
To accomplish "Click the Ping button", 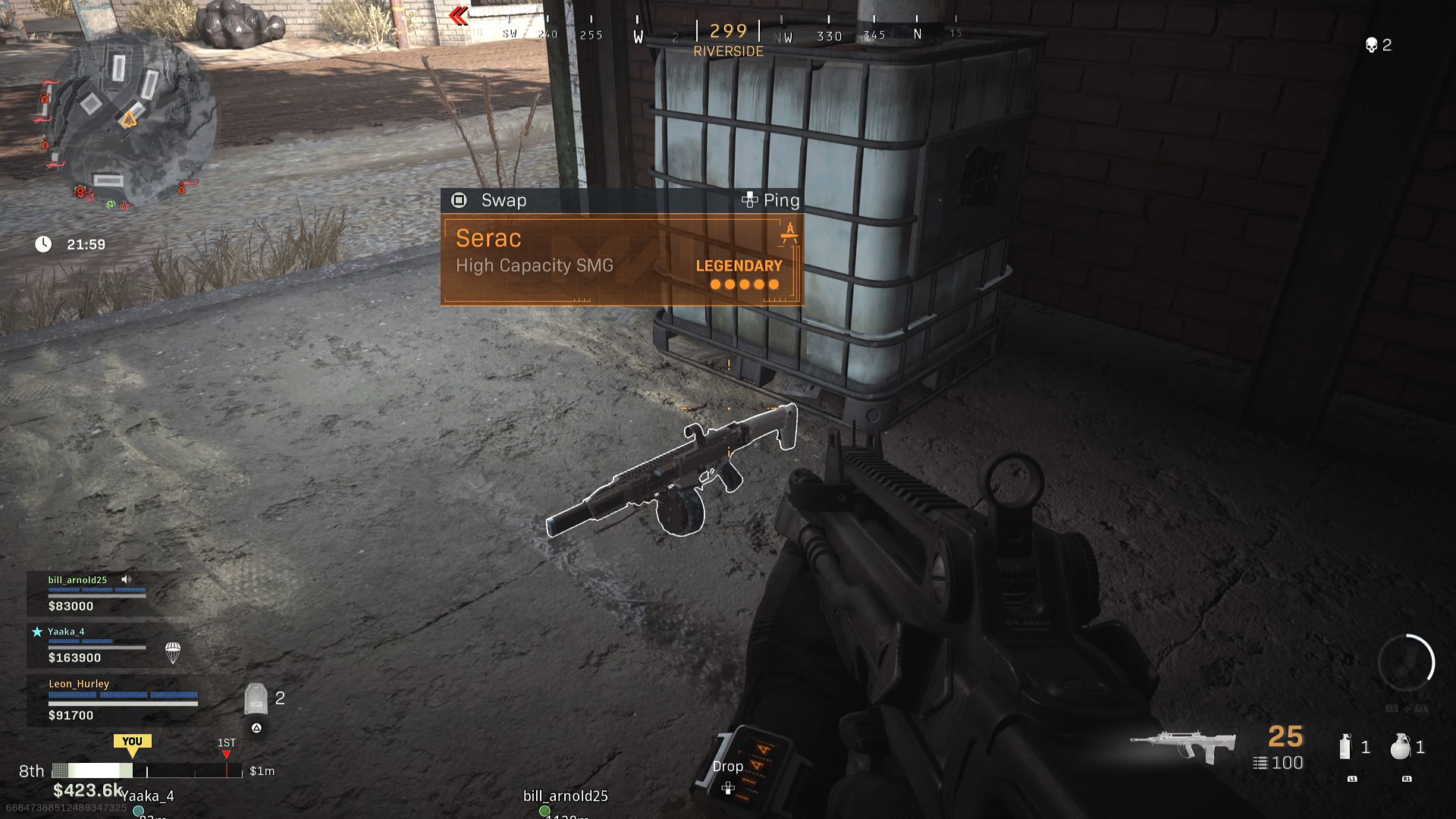I will (x=770, y=199).
